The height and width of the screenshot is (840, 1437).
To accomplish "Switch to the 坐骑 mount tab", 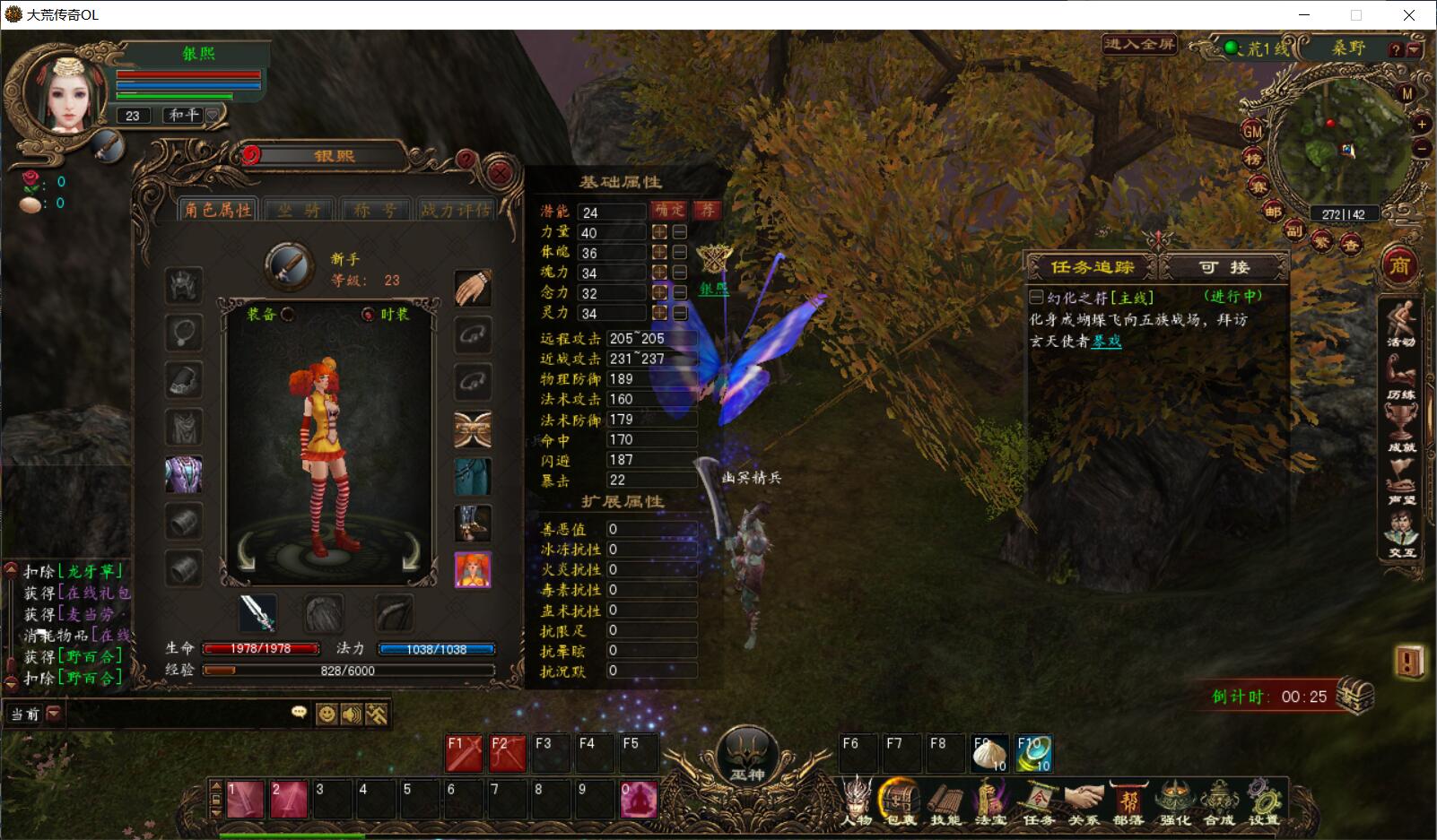I will 300,210.
